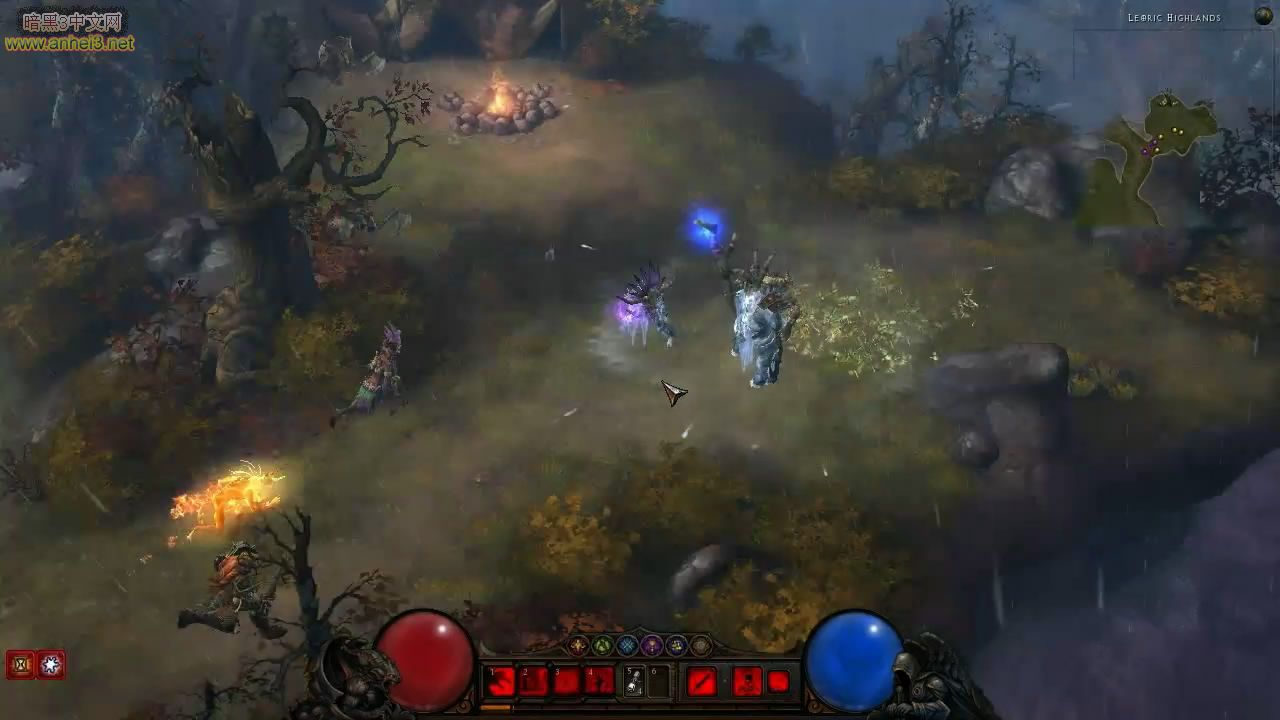
Task: Click the hourglass buff icon
Action: (x=20, y=664)
